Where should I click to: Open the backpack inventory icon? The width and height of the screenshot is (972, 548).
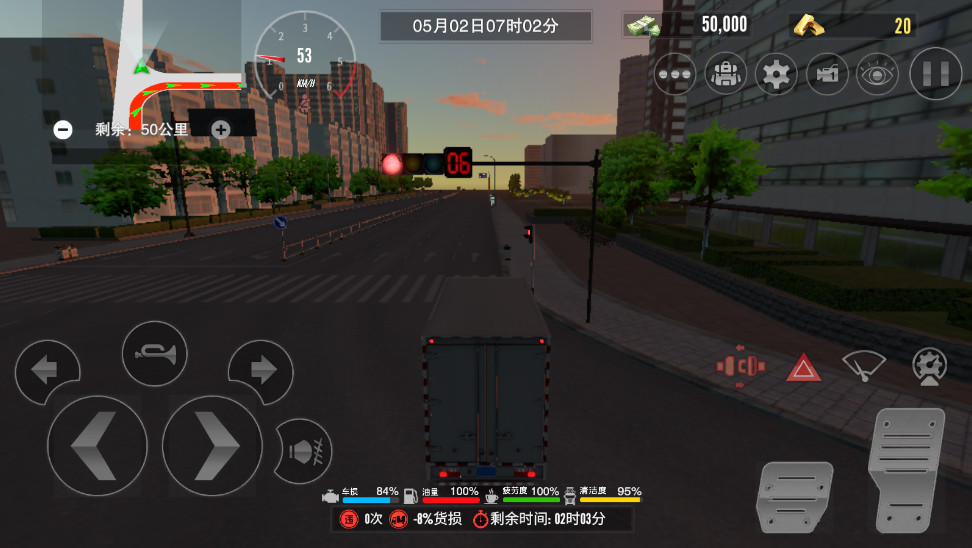click(x=725, y=73)
